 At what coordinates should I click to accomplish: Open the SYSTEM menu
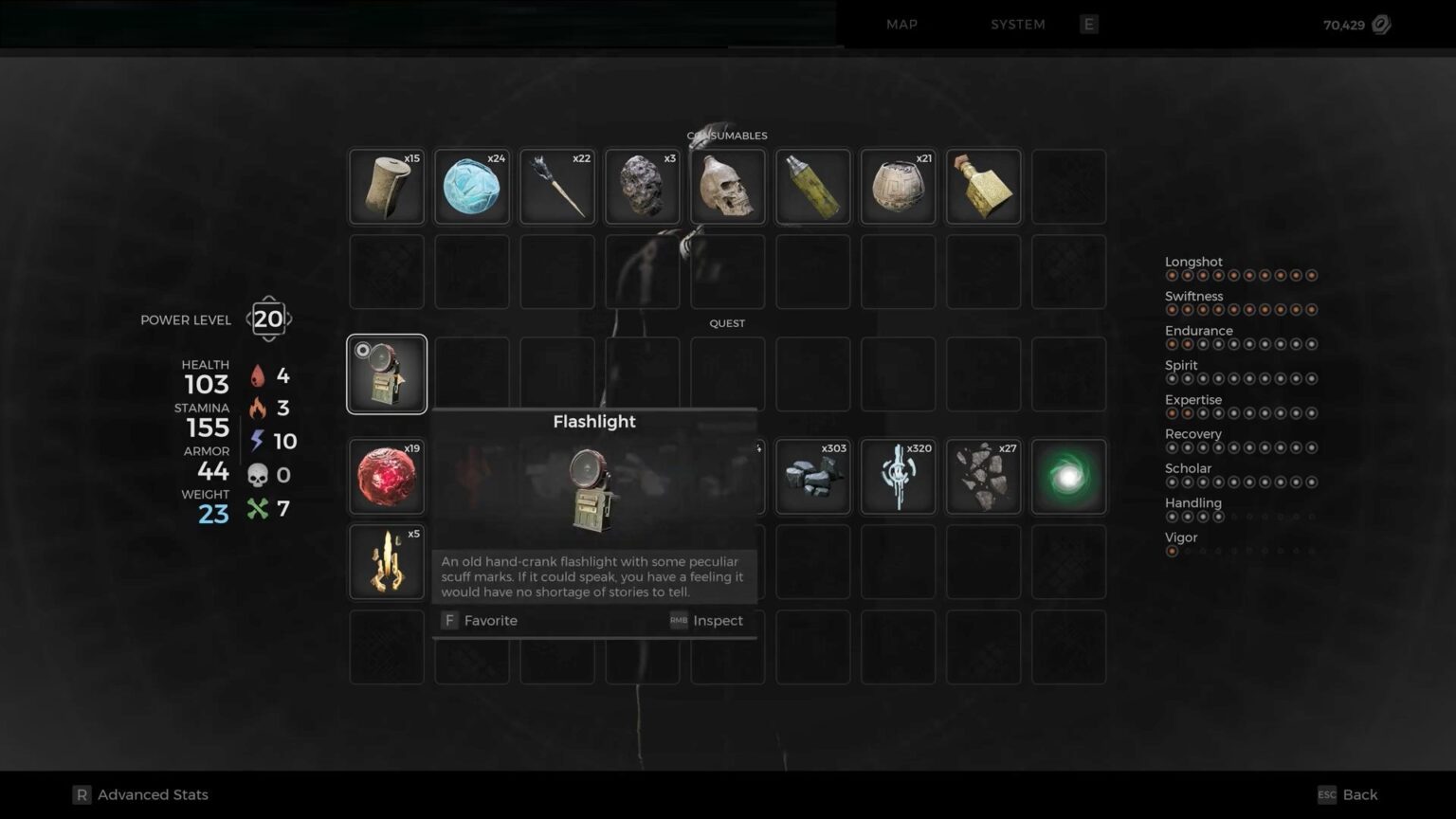[1017, 24]
